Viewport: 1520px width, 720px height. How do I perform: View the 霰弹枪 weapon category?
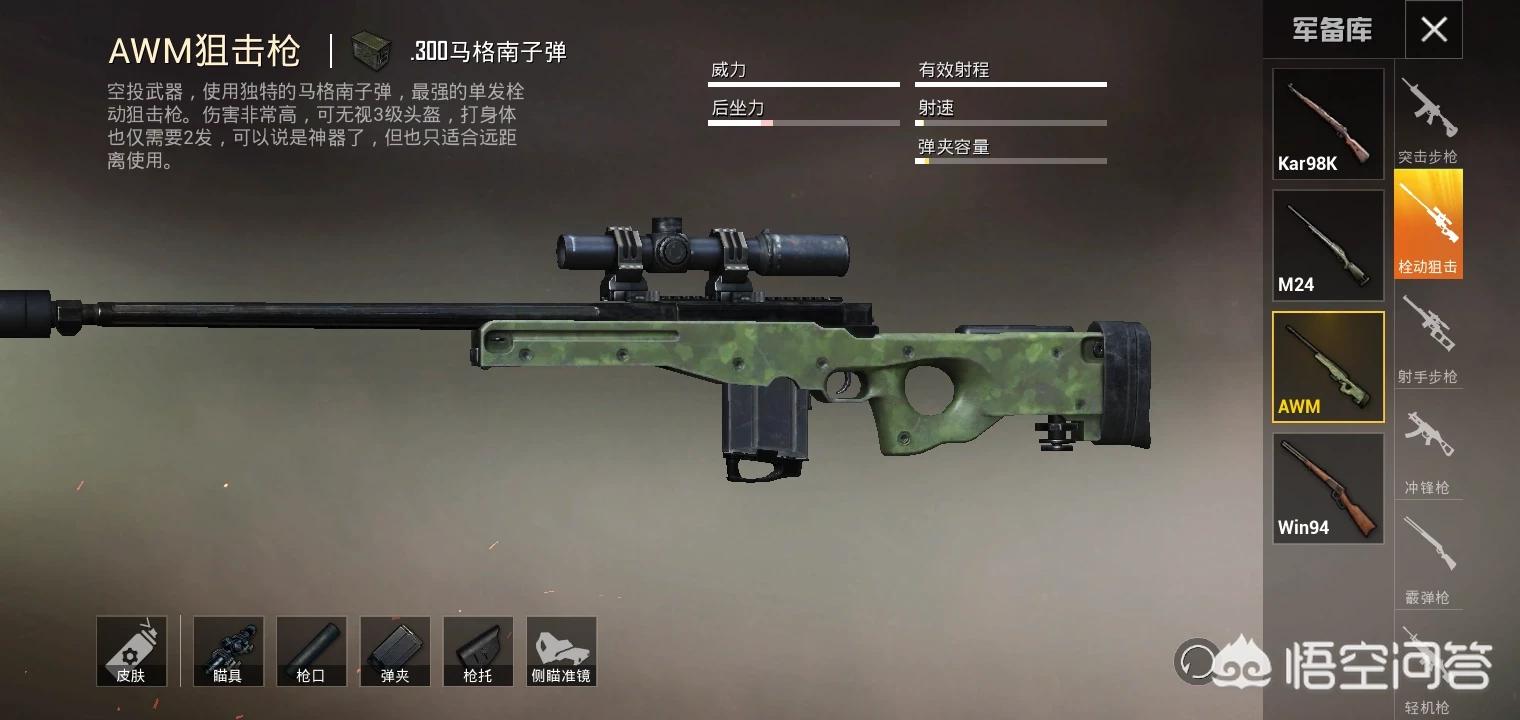tap(1428, 558)
